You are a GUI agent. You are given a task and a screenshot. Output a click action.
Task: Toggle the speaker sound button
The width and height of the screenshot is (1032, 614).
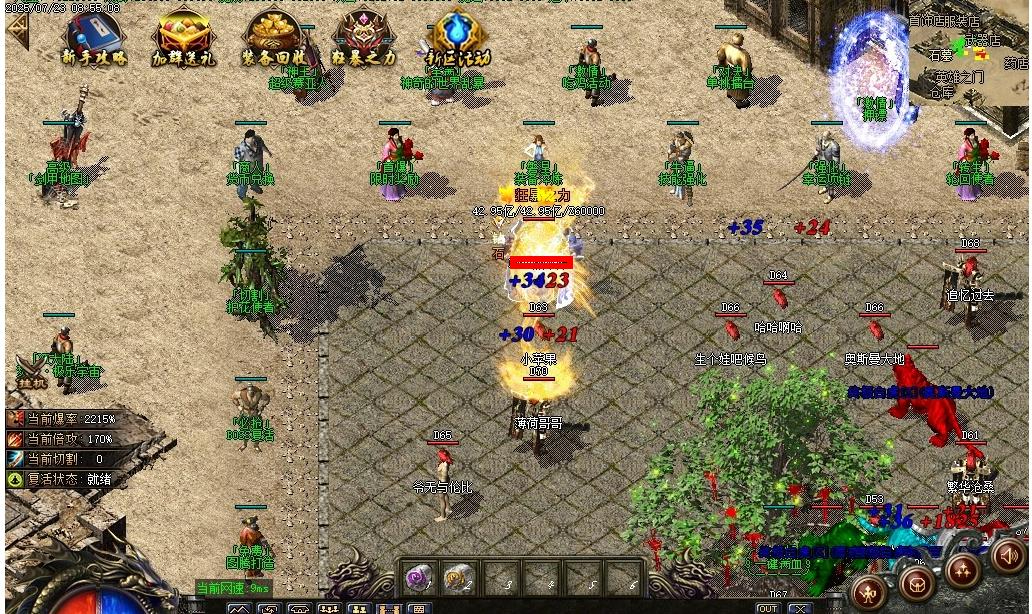pyautogui.click(x=1009, y=554)
